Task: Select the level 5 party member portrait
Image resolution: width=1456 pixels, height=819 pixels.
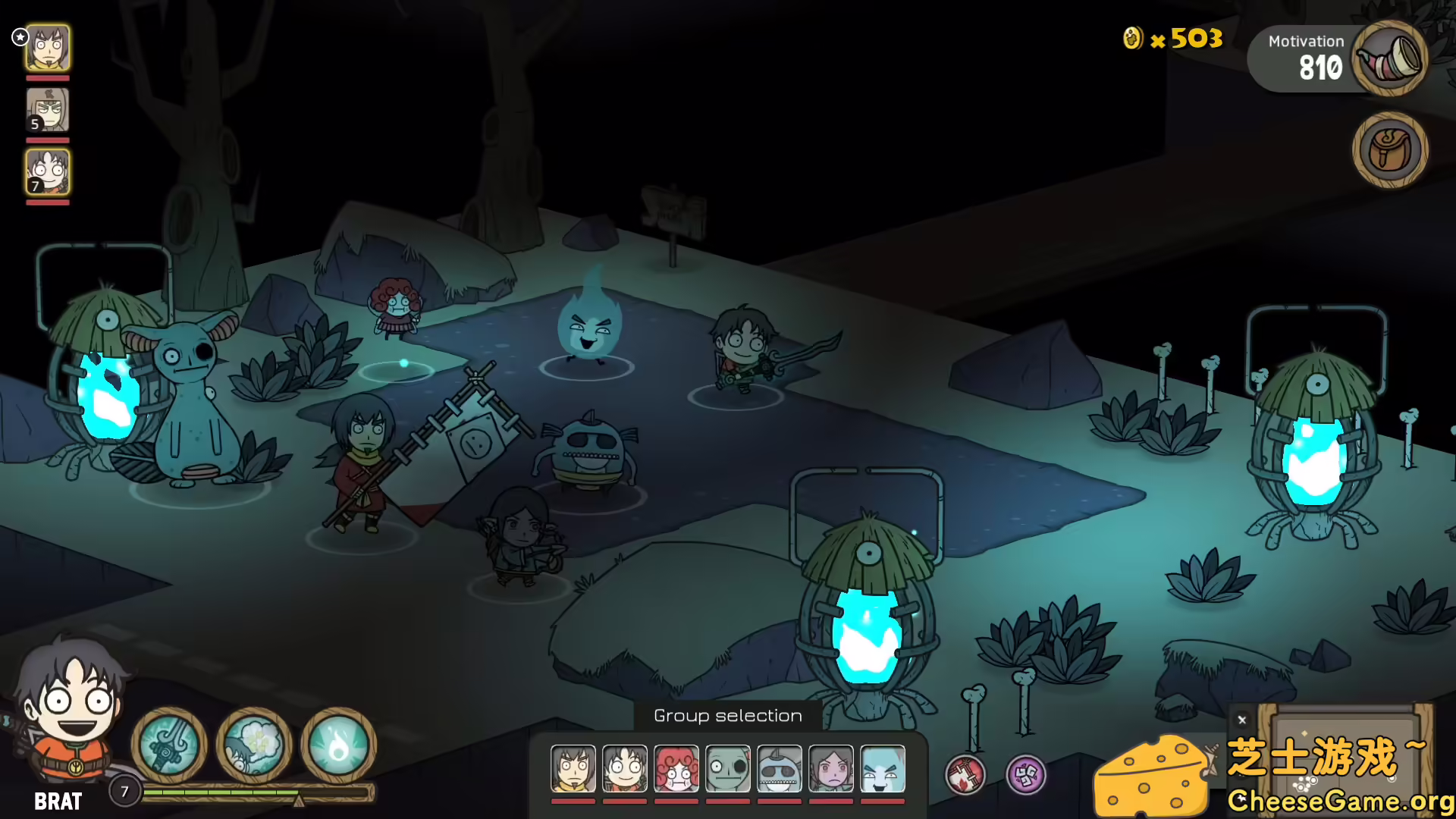Action: click(x=48, y=109)
